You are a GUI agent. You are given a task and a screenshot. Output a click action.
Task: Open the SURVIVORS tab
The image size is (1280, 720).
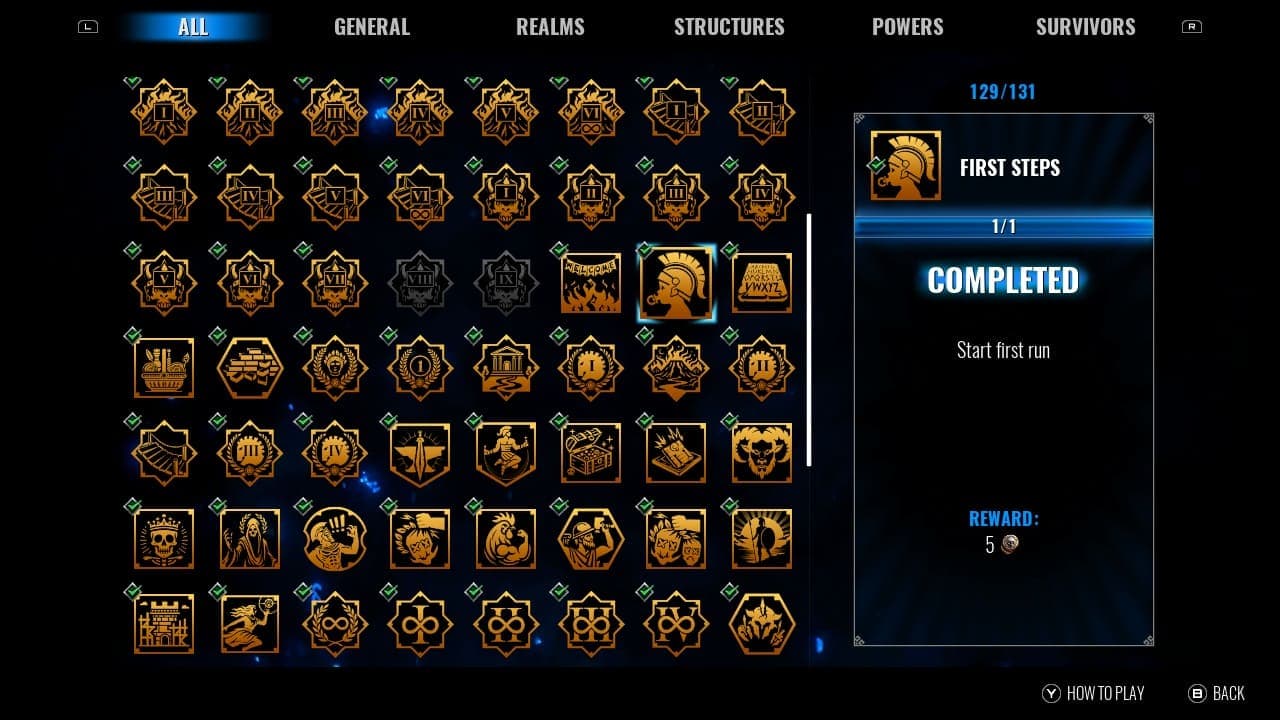point(1085,27)
